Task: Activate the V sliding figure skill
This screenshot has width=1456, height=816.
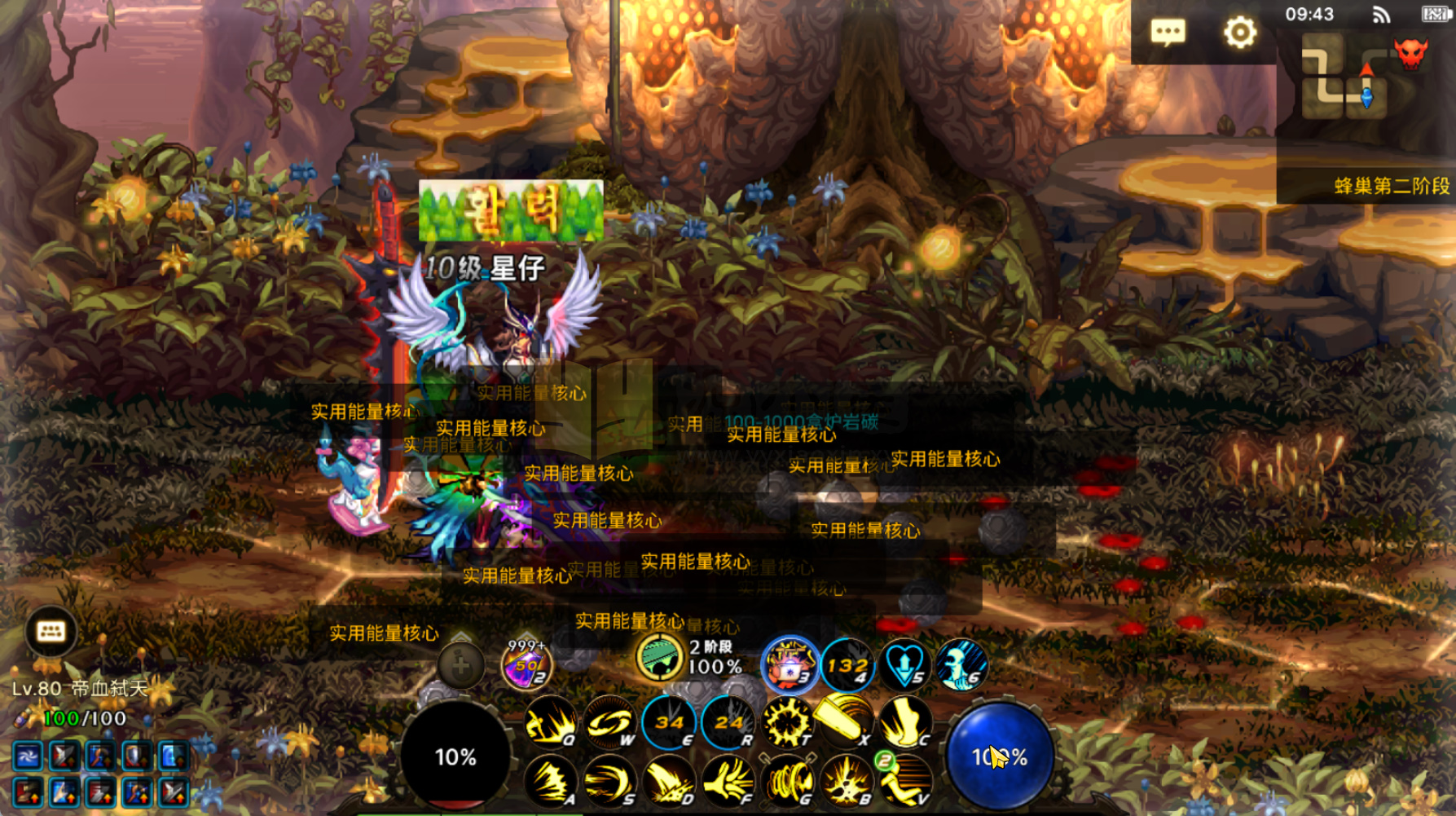Action: [904, 781]
